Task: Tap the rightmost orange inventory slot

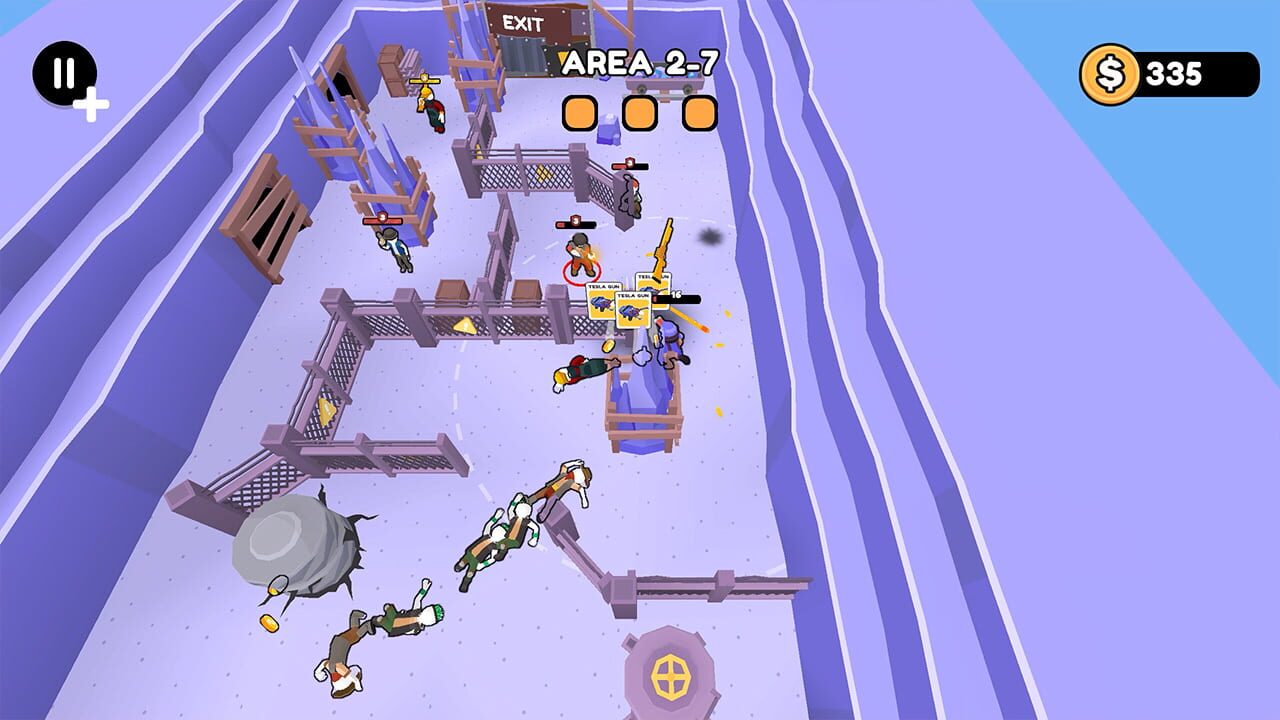Action: pyautogui.click(x=700, y=113)
